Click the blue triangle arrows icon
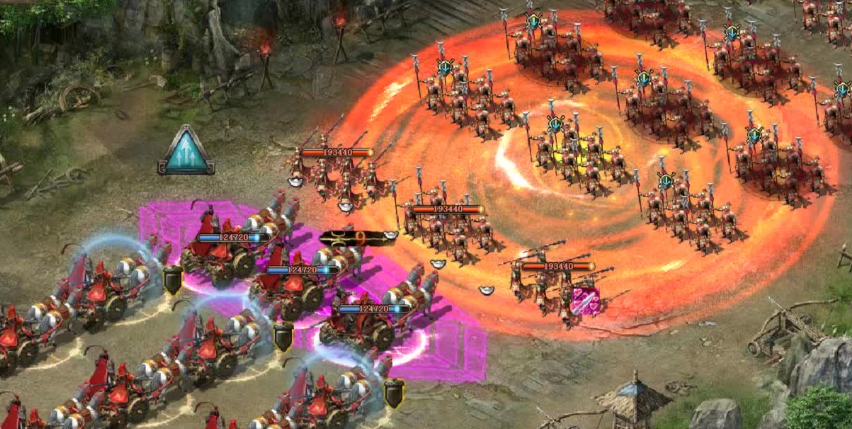Viewport: 852px width, 429px height. pos(186,151)
